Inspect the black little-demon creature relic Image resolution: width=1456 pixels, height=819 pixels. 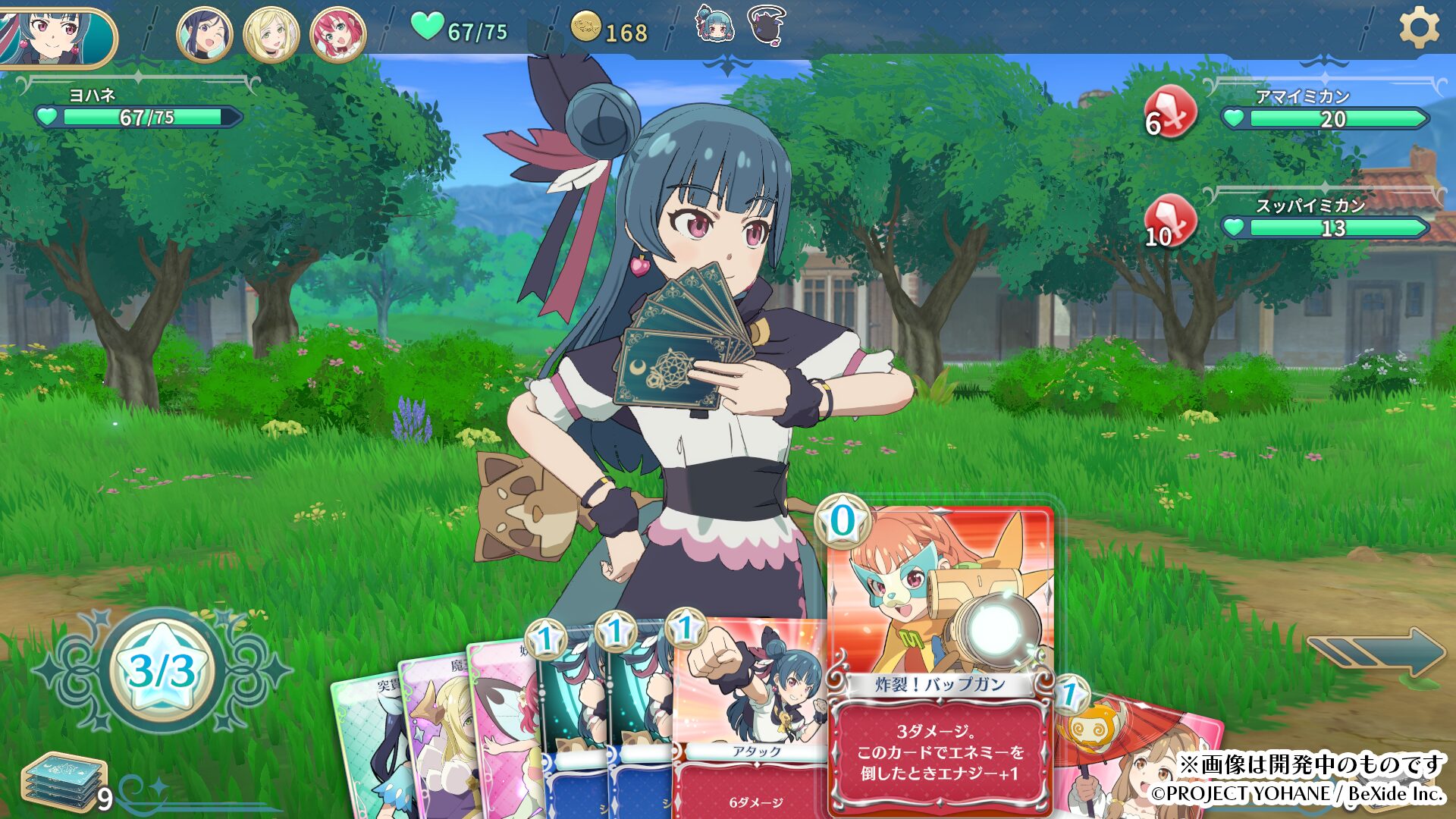pyautogui.click(x=766, y=24)
